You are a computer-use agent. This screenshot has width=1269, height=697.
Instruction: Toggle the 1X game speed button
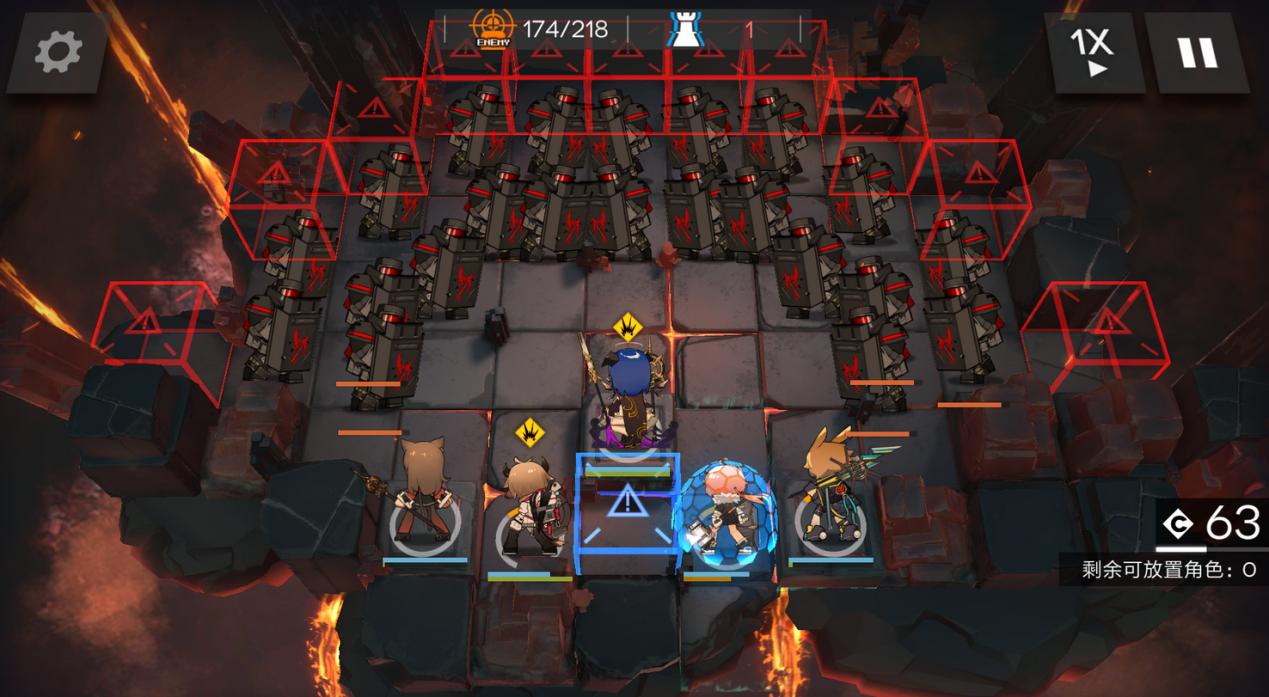click(x=1093, y=53)
